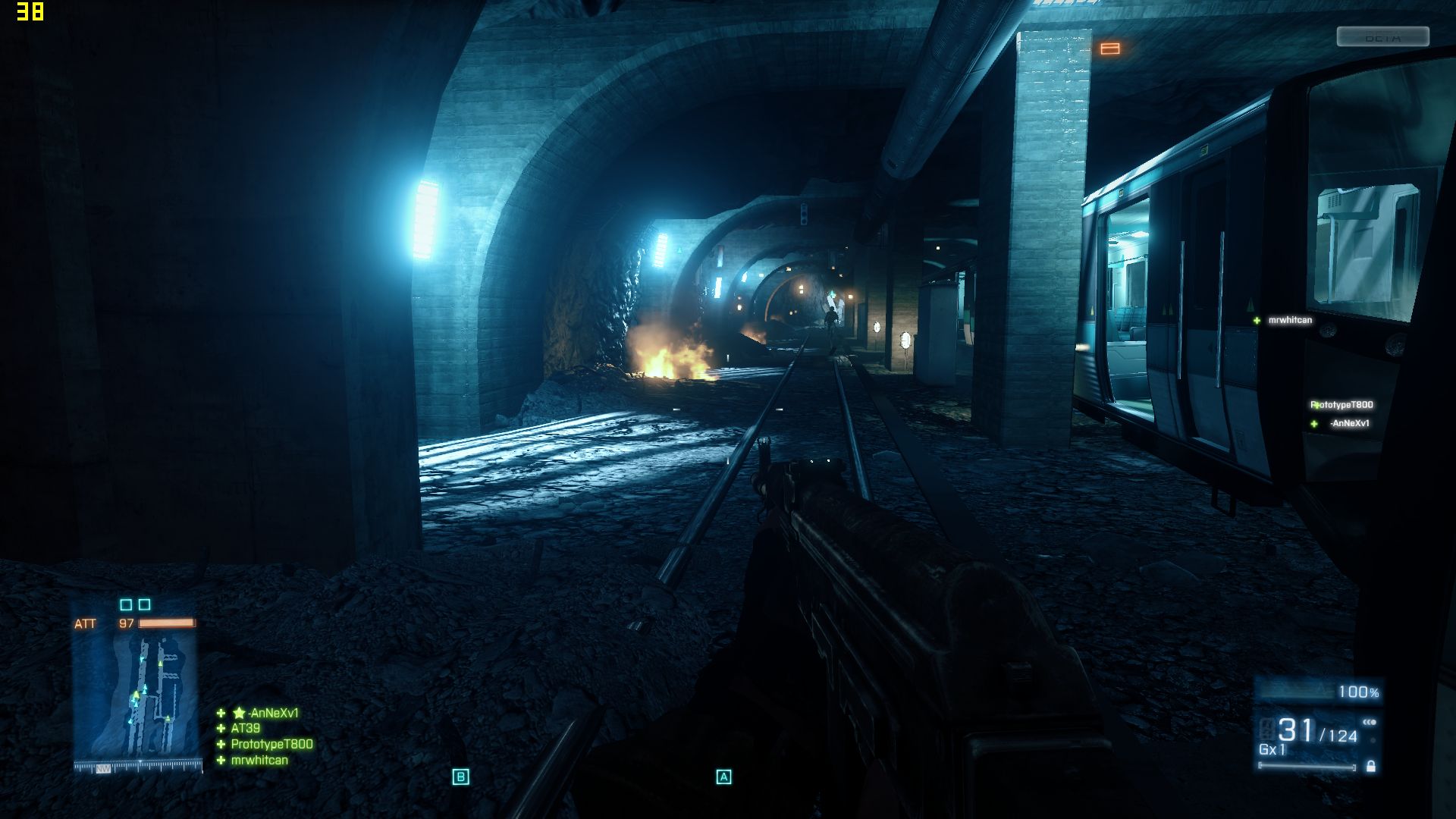
Task: Click the BETA badge
Action: 1382,37
